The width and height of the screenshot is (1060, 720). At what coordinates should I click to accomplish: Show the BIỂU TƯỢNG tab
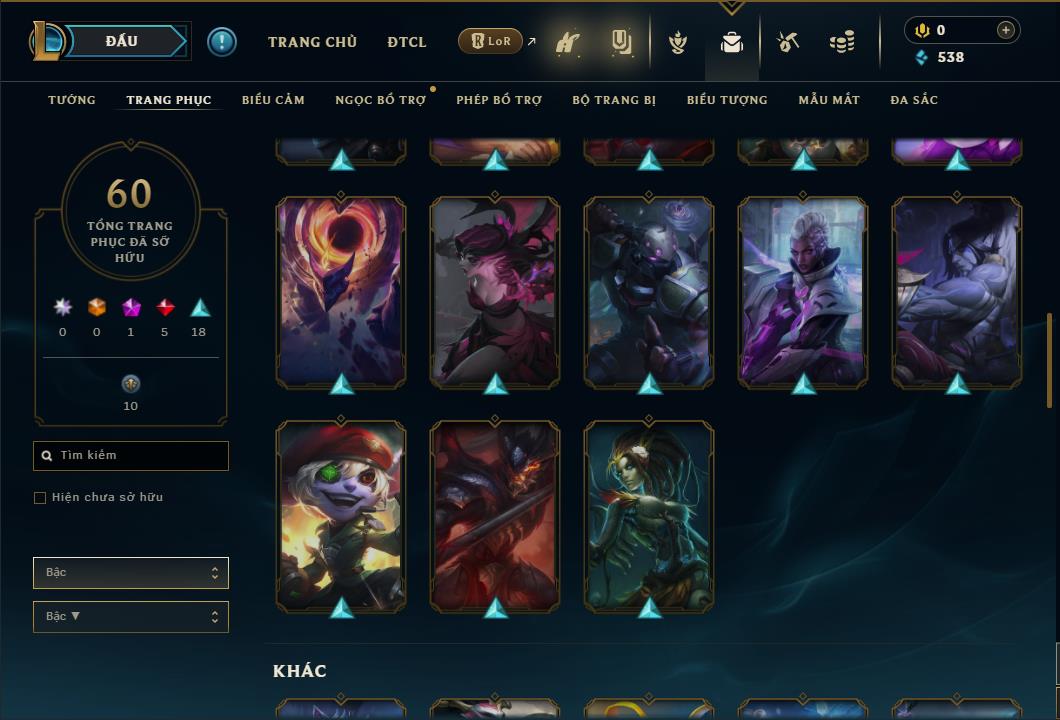pyautogui.click(x=727, y=100)
